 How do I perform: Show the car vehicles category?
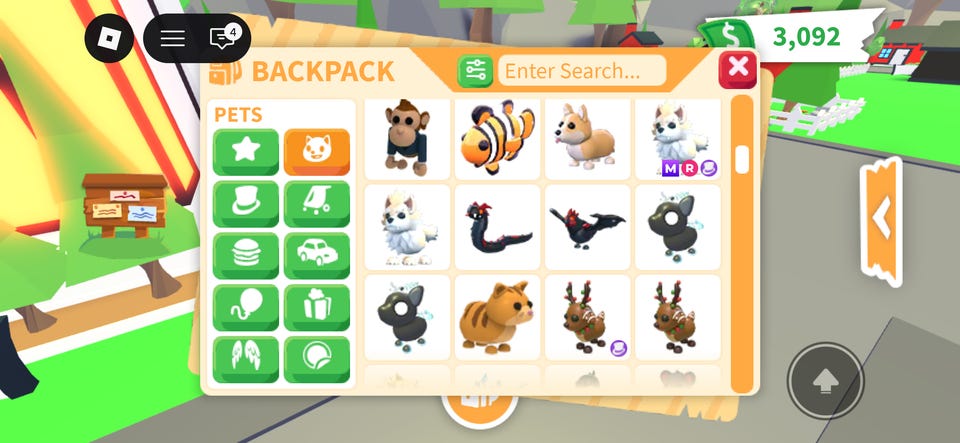pyautogui.click(x=317, y=256)
